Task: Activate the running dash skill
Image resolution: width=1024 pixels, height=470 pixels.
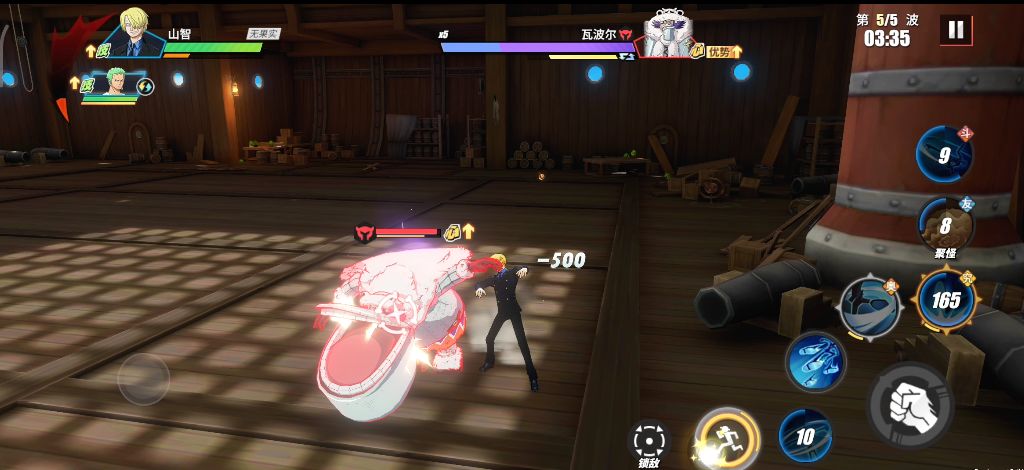Action: (x=727, y=436)
